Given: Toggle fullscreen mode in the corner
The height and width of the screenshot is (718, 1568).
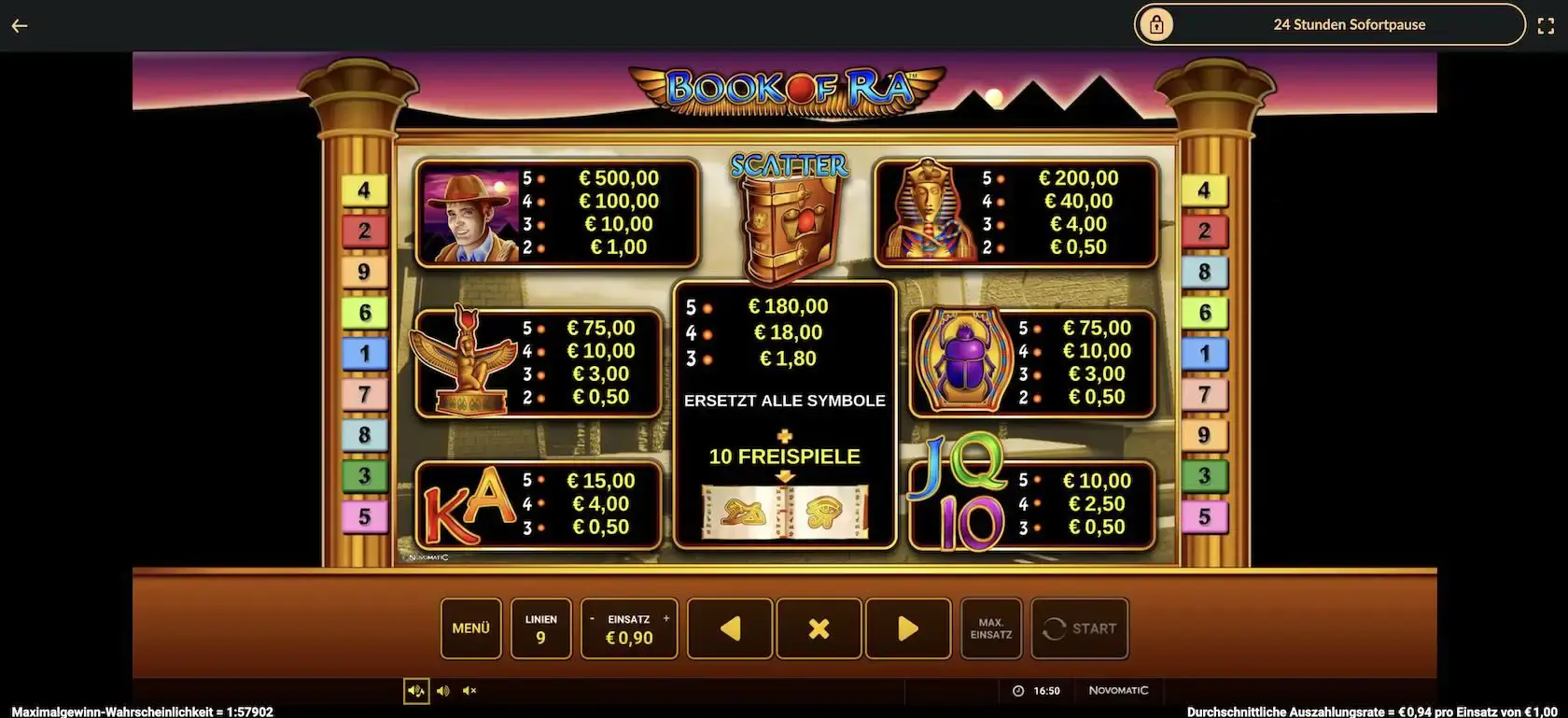Looking at the screenshot, I should pos(1547,26).
